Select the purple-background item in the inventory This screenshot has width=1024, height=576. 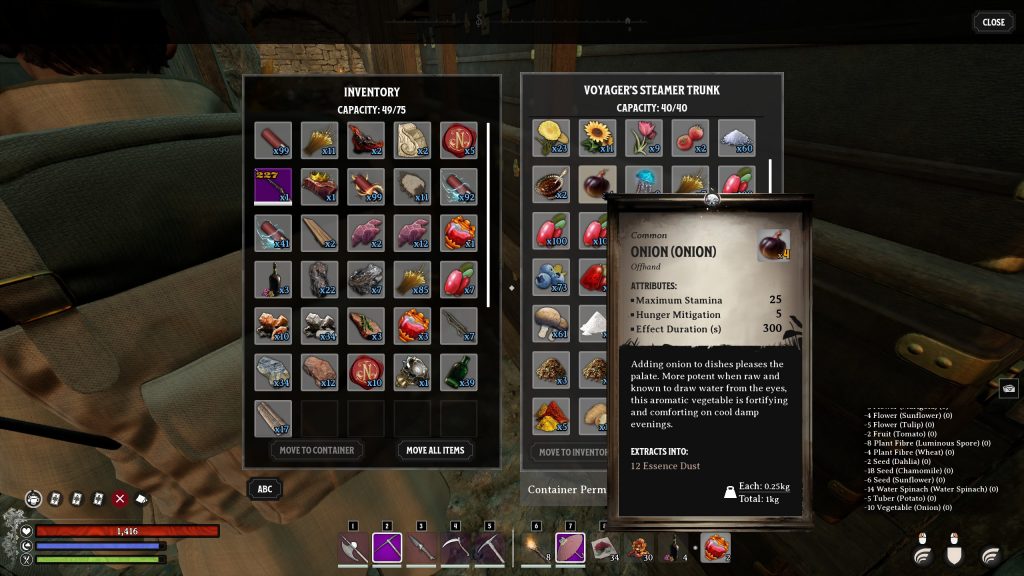pos(273,186)
